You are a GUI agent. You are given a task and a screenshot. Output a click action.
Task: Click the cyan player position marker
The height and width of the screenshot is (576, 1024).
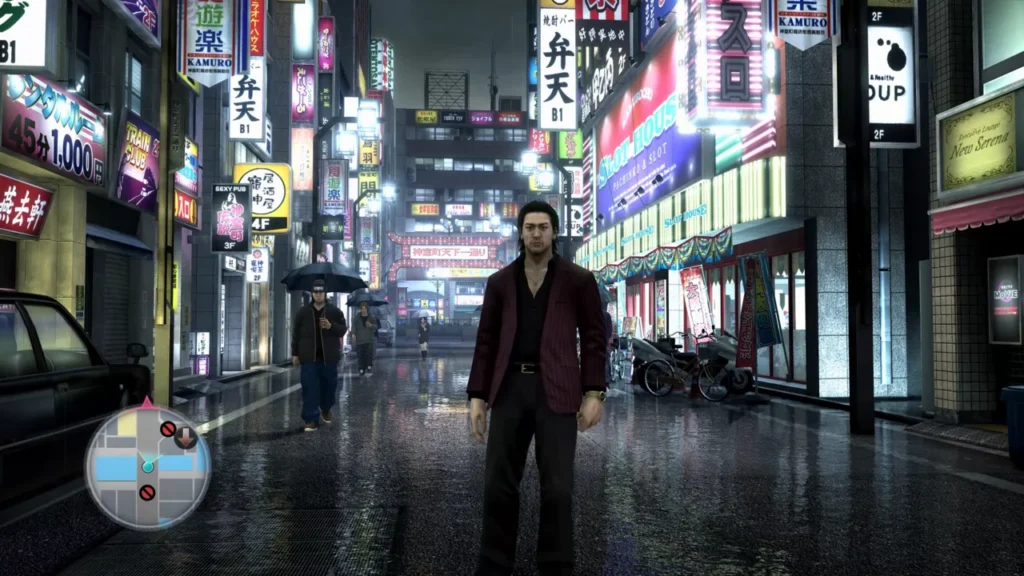point(147,465)
